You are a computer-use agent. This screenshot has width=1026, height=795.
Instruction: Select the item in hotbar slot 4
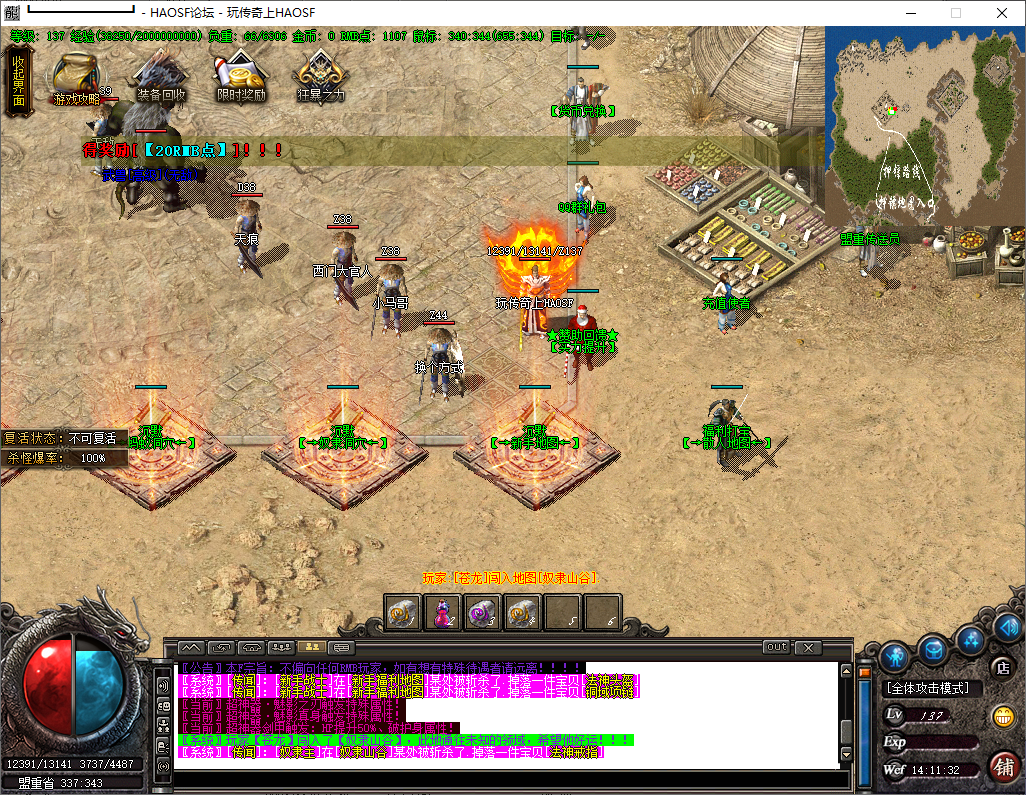pyautogui.click(x=523, y=612)
